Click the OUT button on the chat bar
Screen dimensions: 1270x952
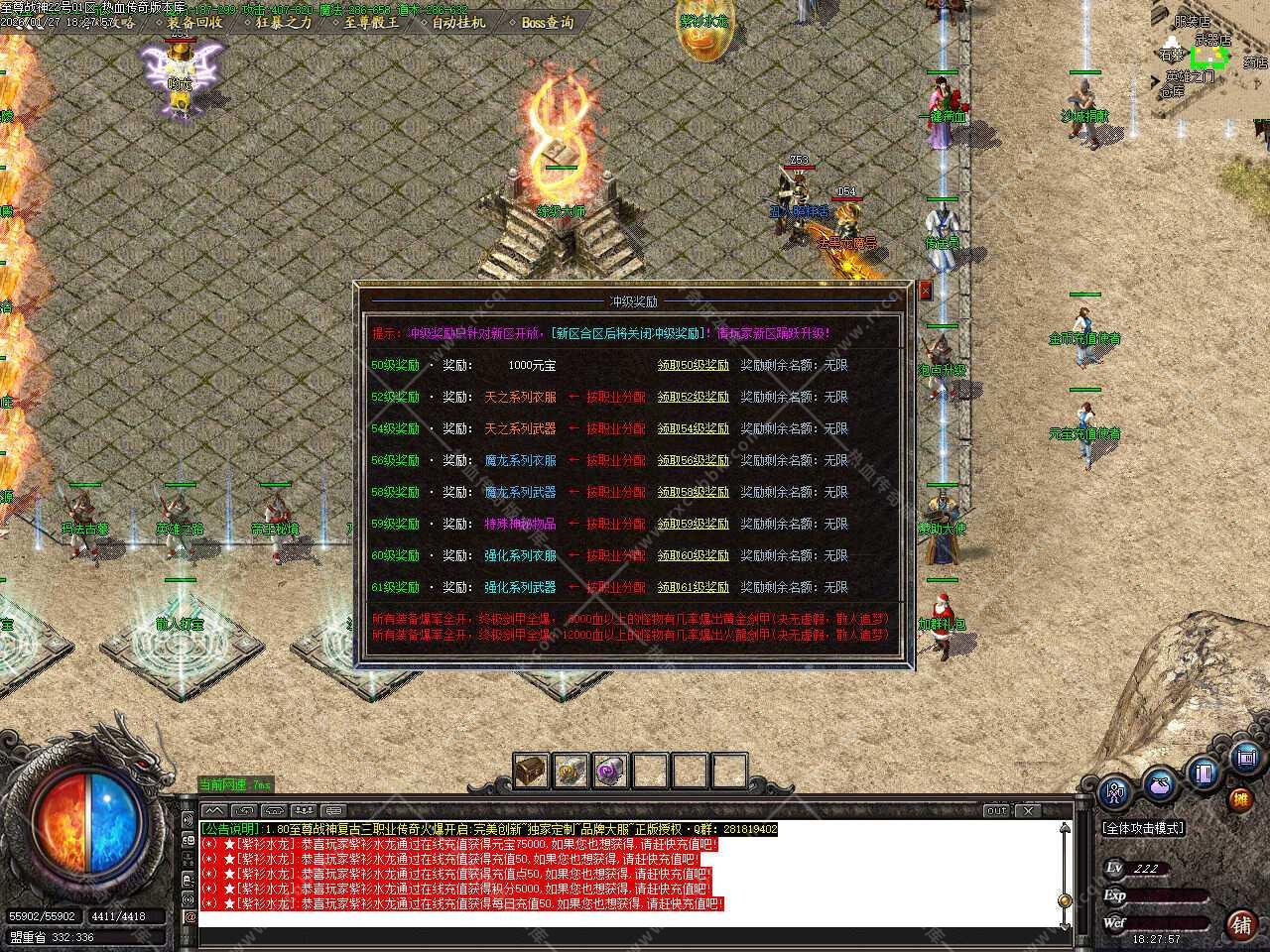[x=996, y=810]
